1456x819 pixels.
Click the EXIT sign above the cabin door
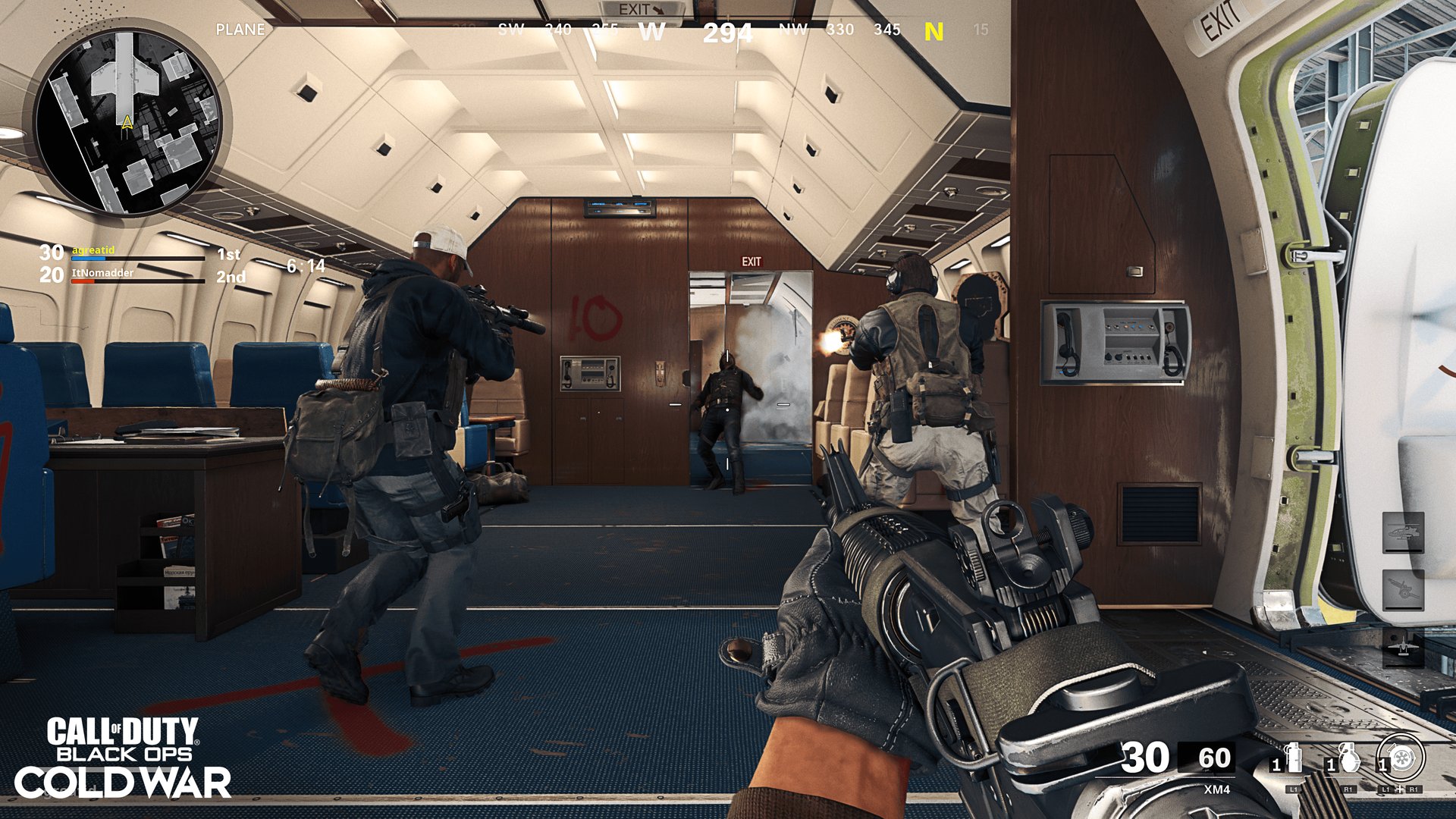pos(752,262)
